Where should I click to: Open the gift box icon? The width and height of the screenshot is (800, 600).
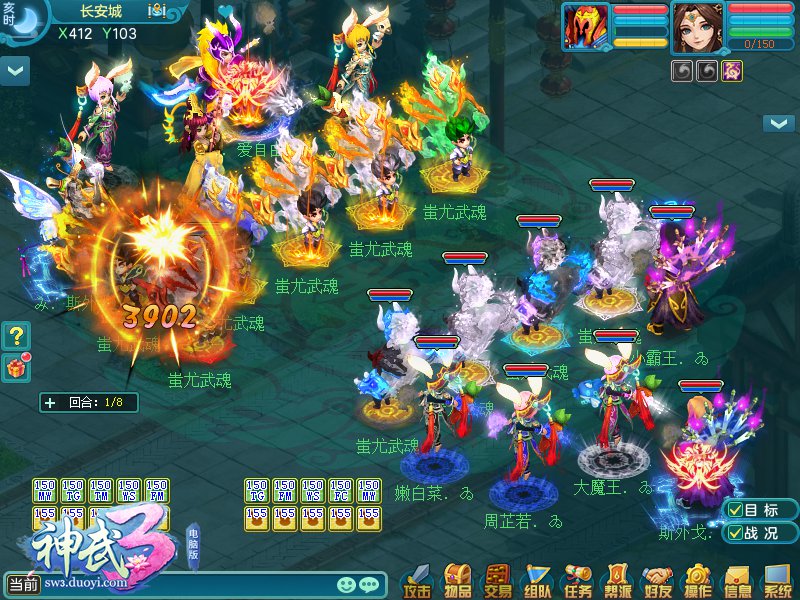[15, 367]
